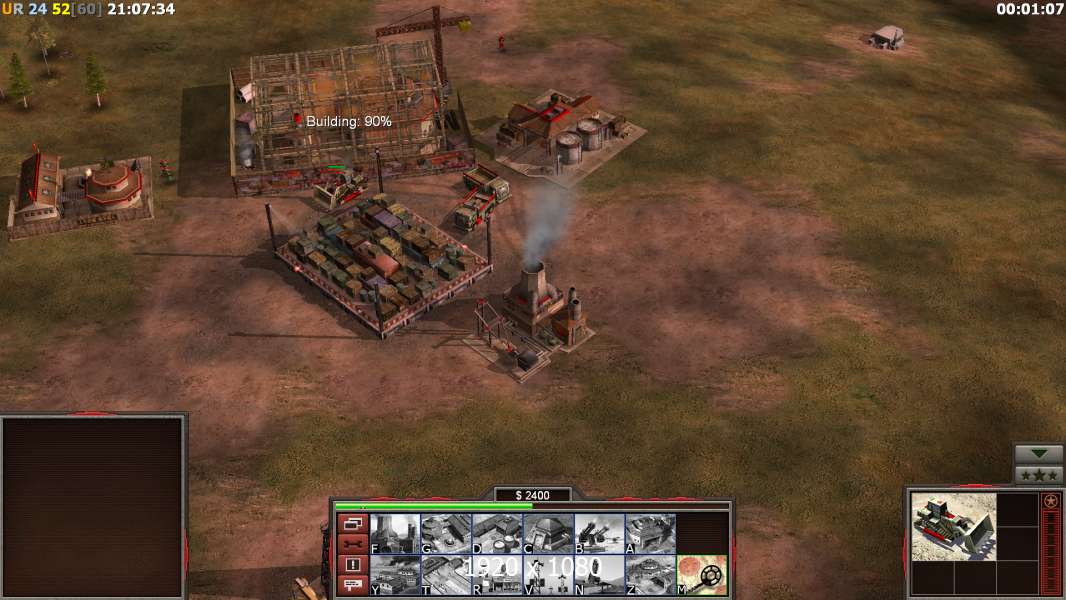
Task: Click the red wrench button
Action: pos(352,544)
